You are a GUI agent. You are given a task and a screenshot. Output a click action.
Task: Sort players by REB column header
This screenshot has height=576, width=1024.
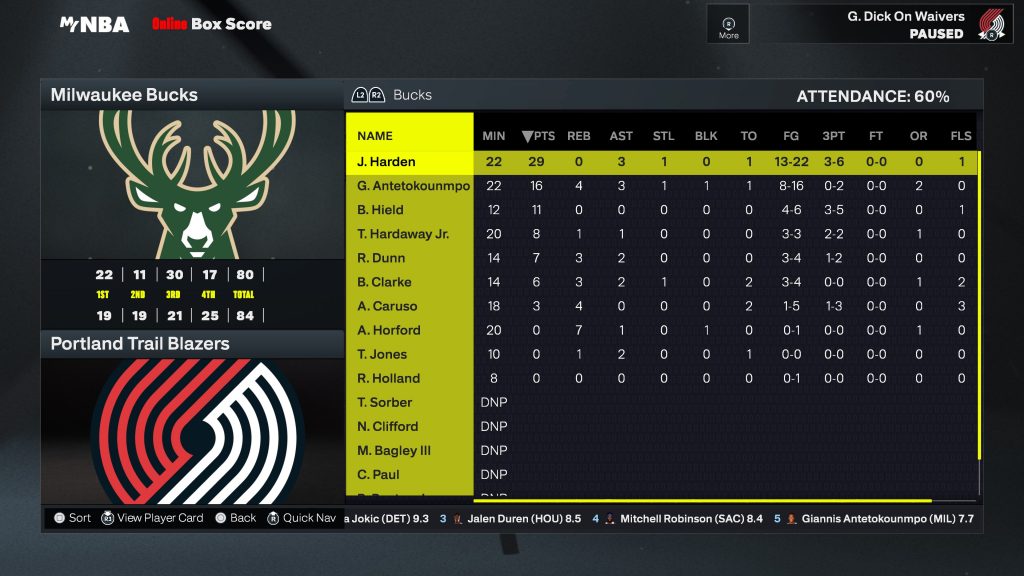[579, 136]
